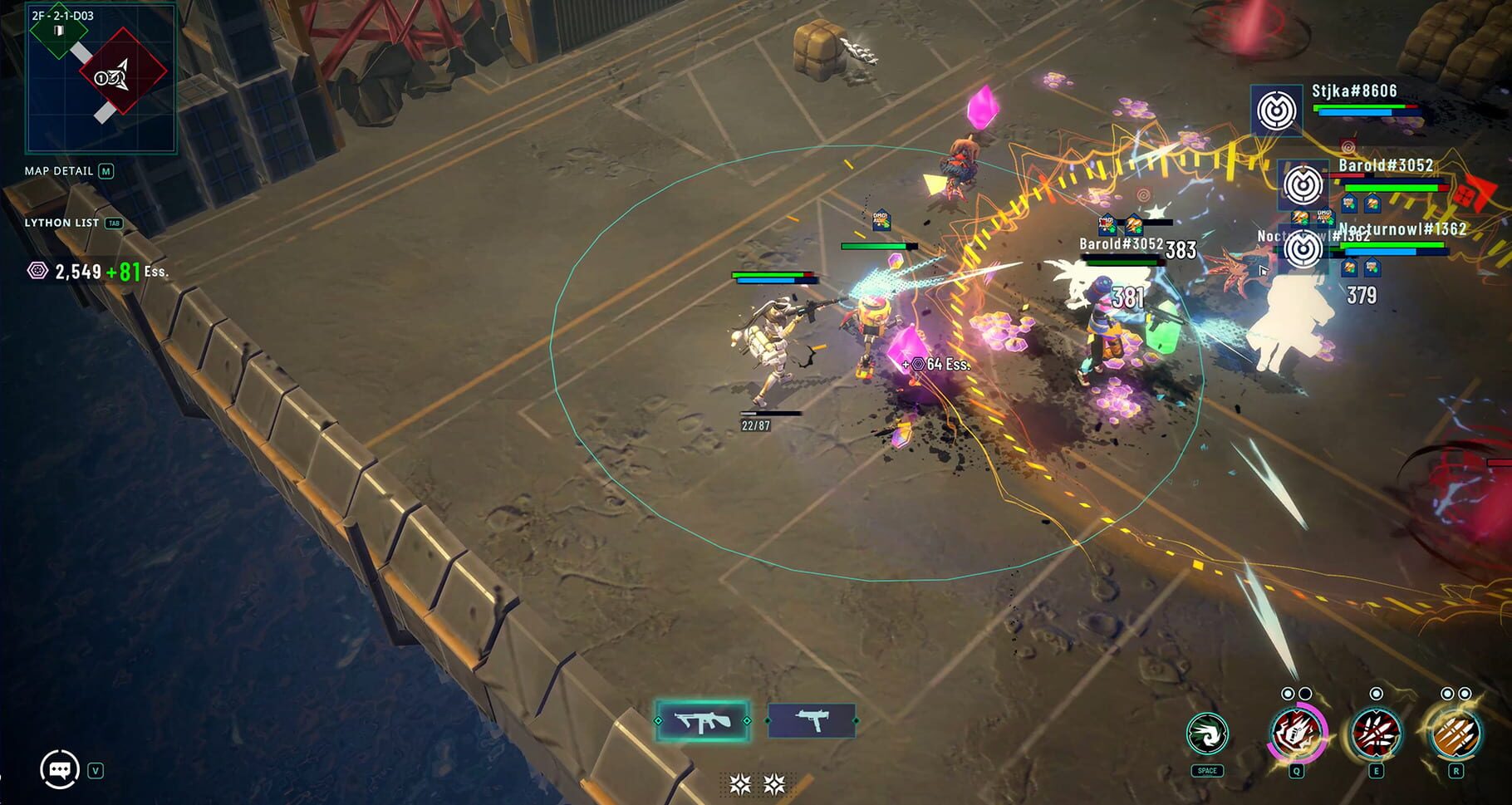Screen dimensions: 1512x805
Task: Open the LYTHON LIST via its TAB label
Action: coord(115,223)
